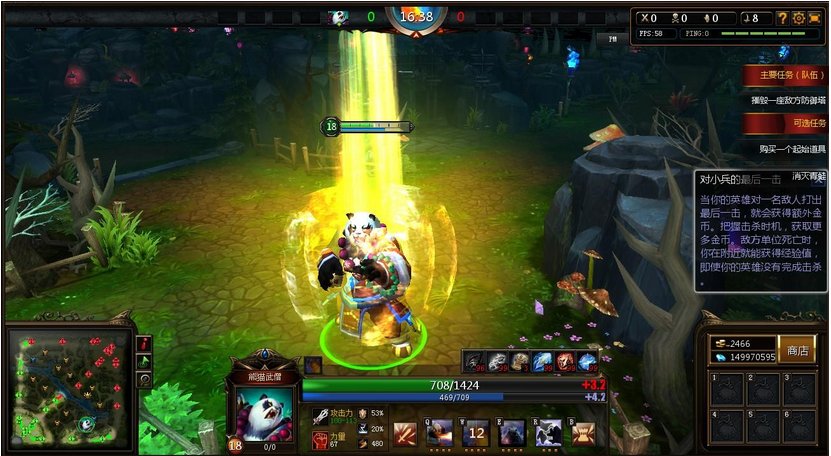This screenshot has width=831, height=456.
Task: Click the red basic attack icon
Action: click(x=404, y=433)
